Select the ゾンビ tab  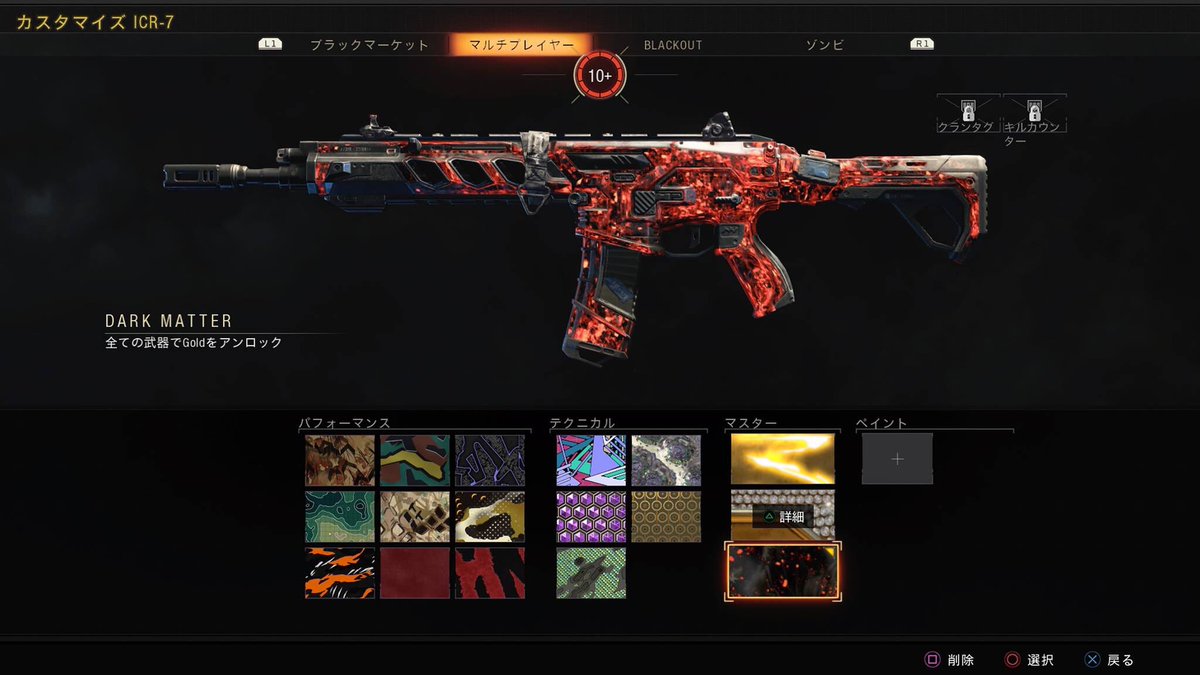tap(825, 45)
